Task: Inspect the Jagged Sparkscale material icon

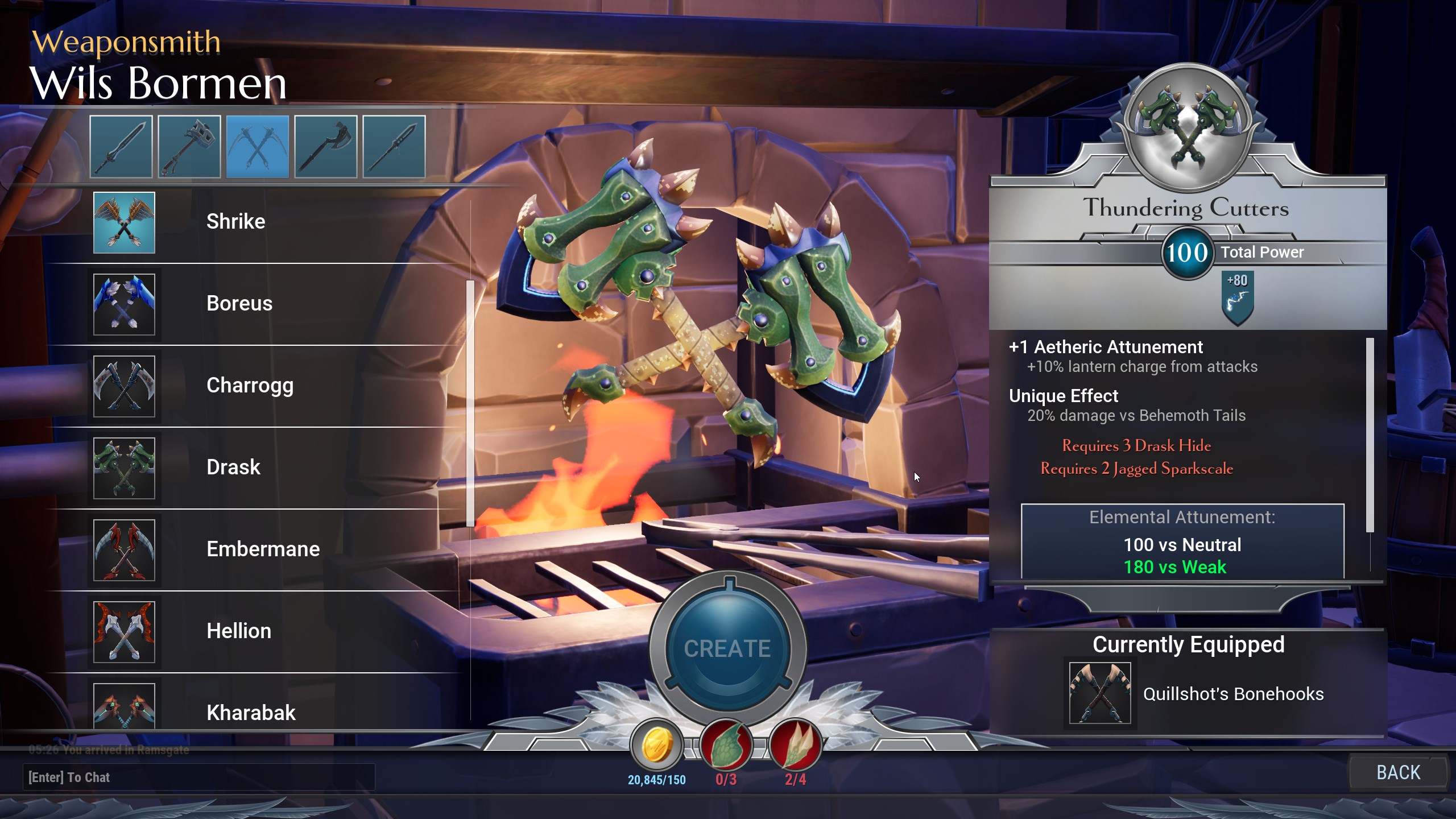Action: 795,746
